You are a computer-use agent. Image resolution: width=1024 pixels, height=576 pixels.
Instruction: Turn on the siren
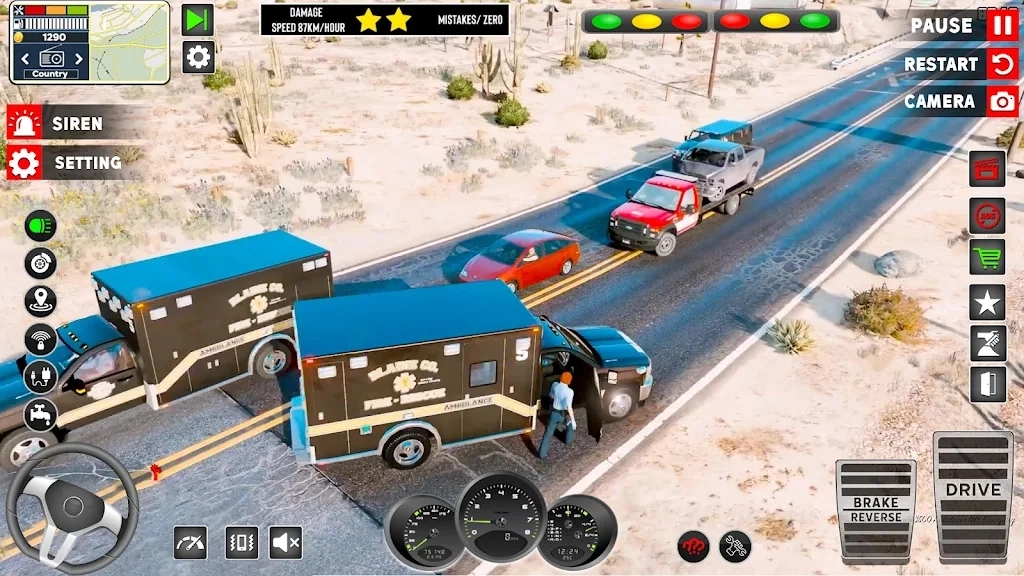(24, 123)
